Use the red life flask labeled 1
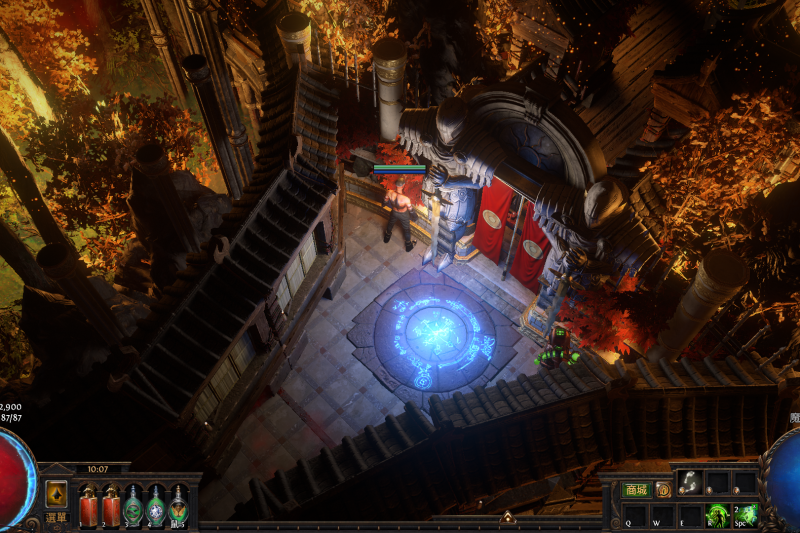Image resolution: width=800 pixels, height=533 pixels. [87, 504]
